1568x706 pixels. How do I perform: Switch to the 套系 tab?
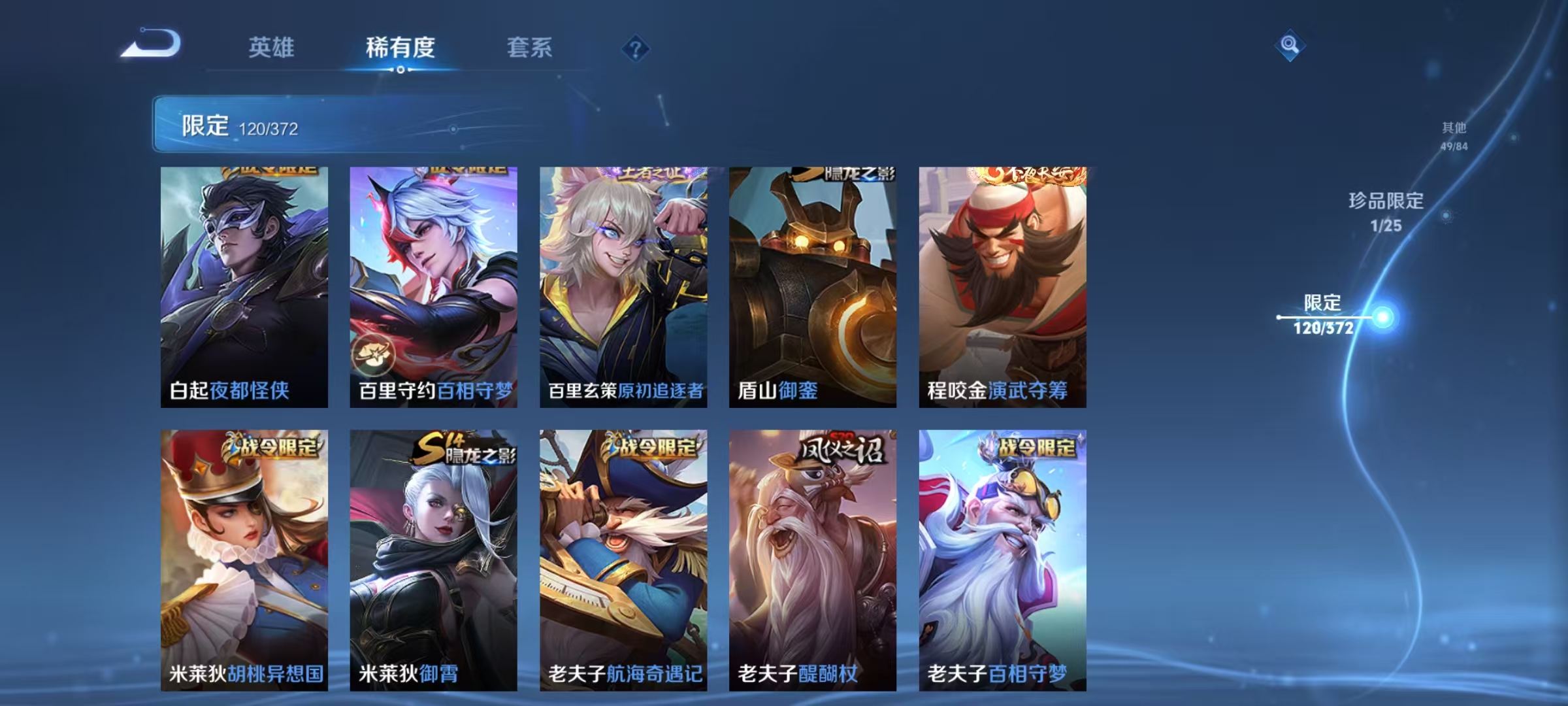coord(529,47)
